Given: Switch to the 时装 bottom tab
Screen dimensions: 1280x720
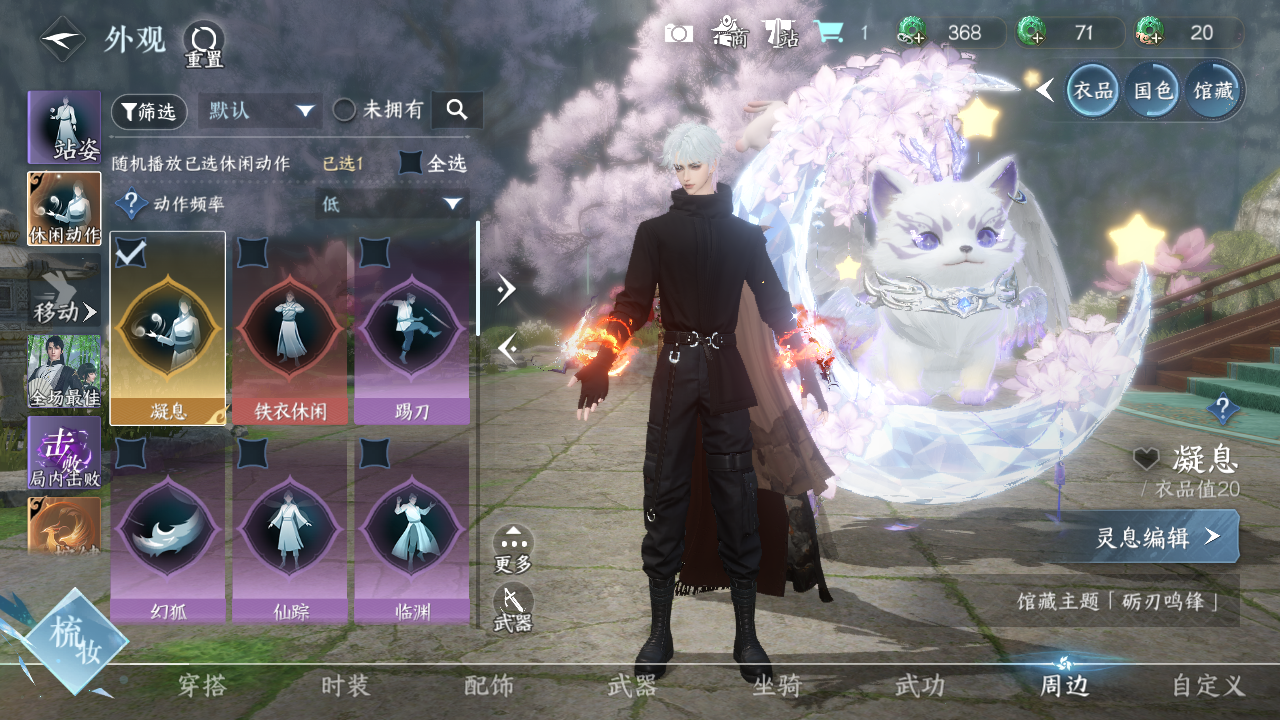Looking at the screenshot, I should click(x=345, y=685).
